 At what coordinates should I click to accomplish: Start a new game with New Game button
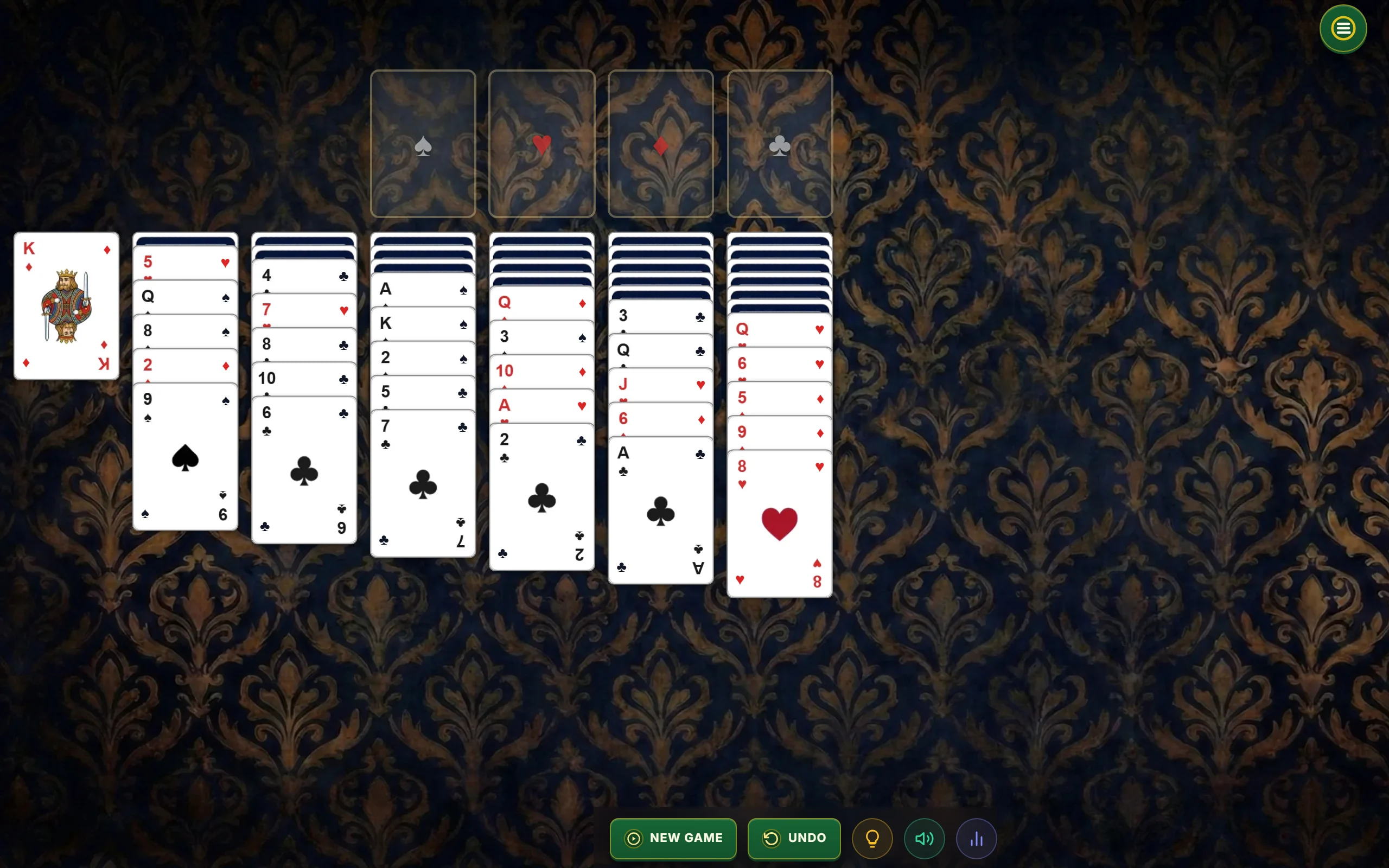click(673, 838)
